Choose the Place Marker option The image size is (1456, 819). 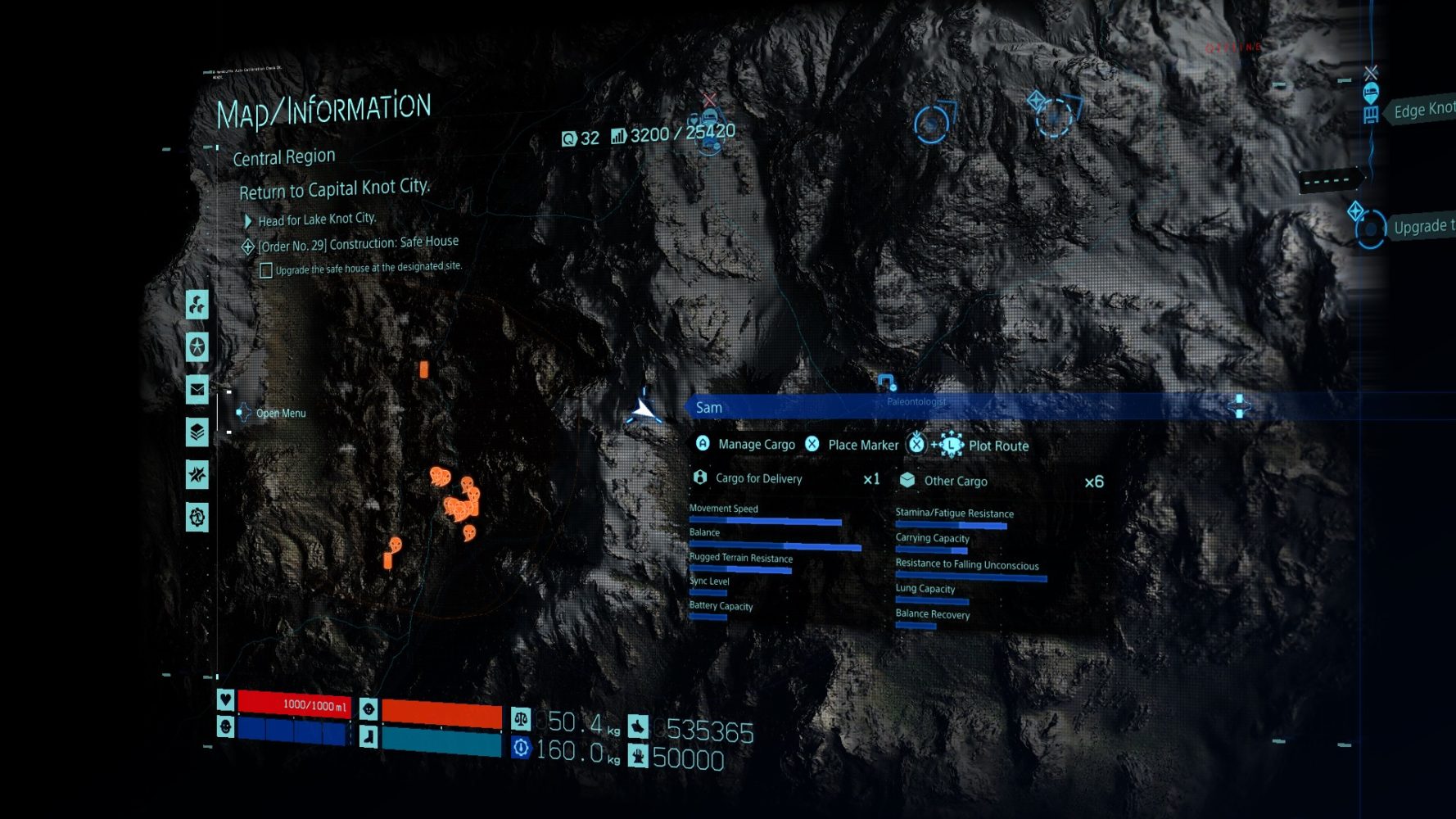(x=862, y=445)
